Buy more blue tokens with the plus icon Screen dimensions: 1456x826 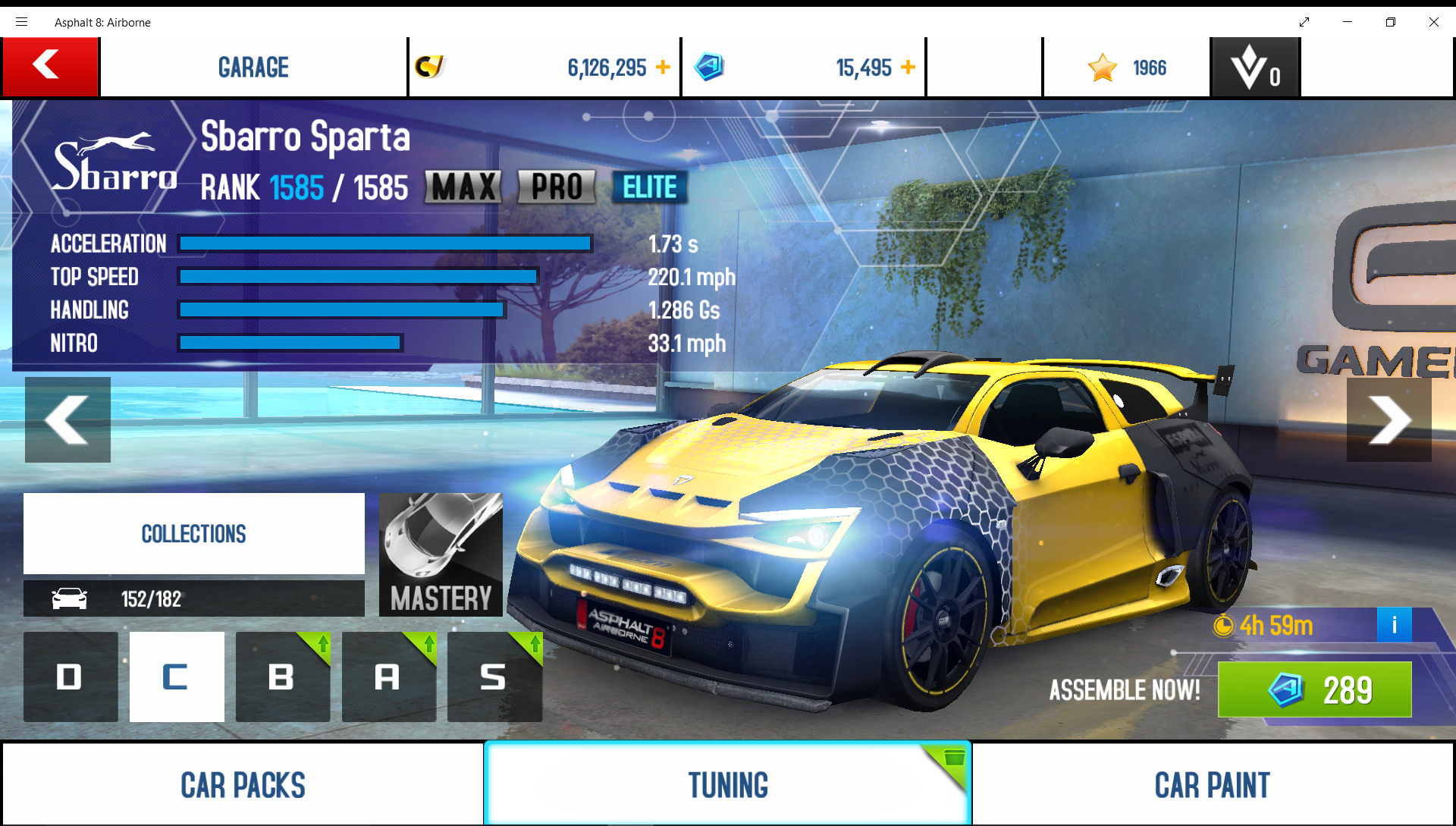click(908, 68)
